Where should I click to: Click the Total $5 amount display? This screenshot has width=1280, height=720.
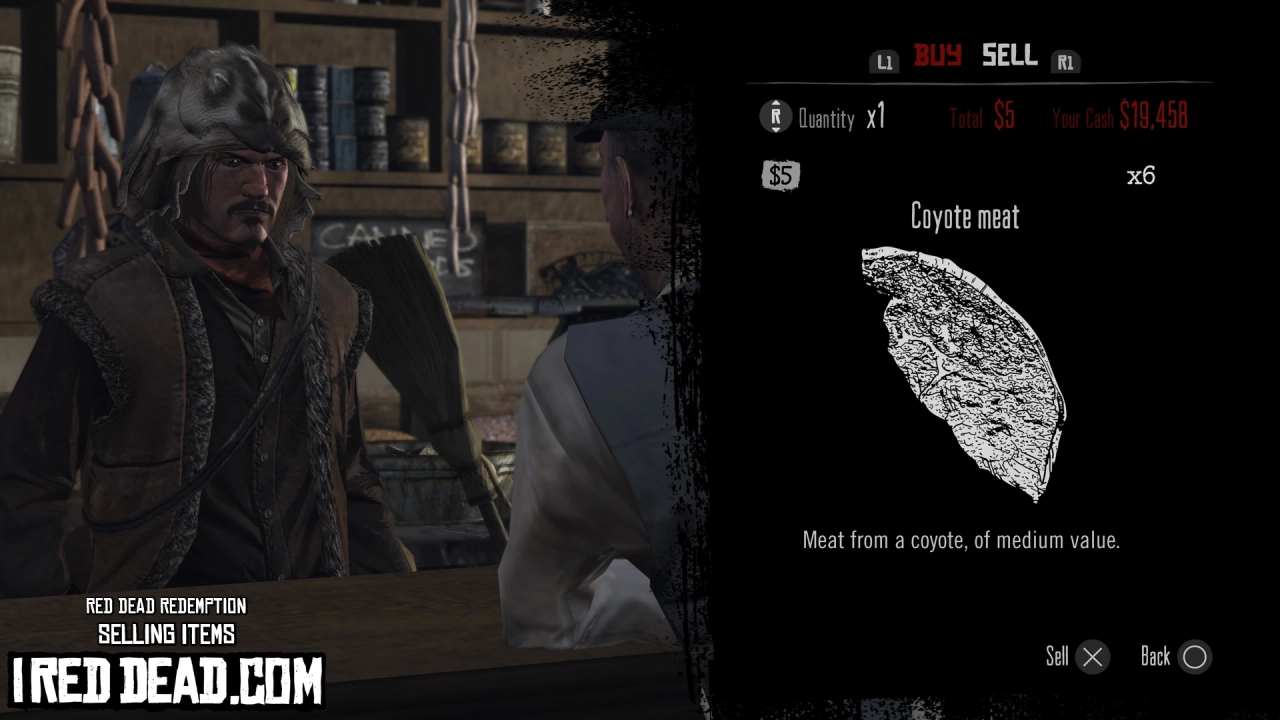point(980,116)
